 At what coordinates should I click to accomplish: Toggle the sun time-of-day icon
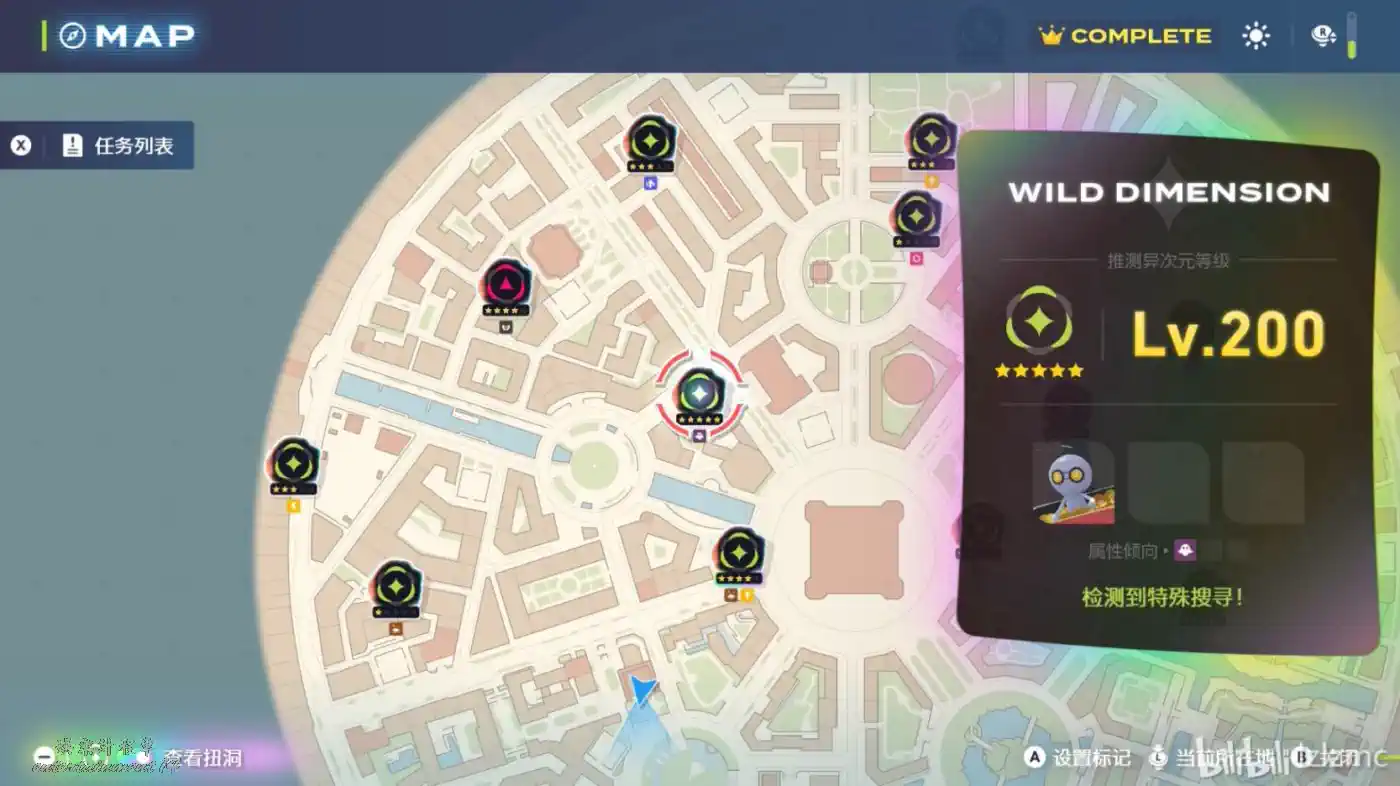(x=1255, y=36)
